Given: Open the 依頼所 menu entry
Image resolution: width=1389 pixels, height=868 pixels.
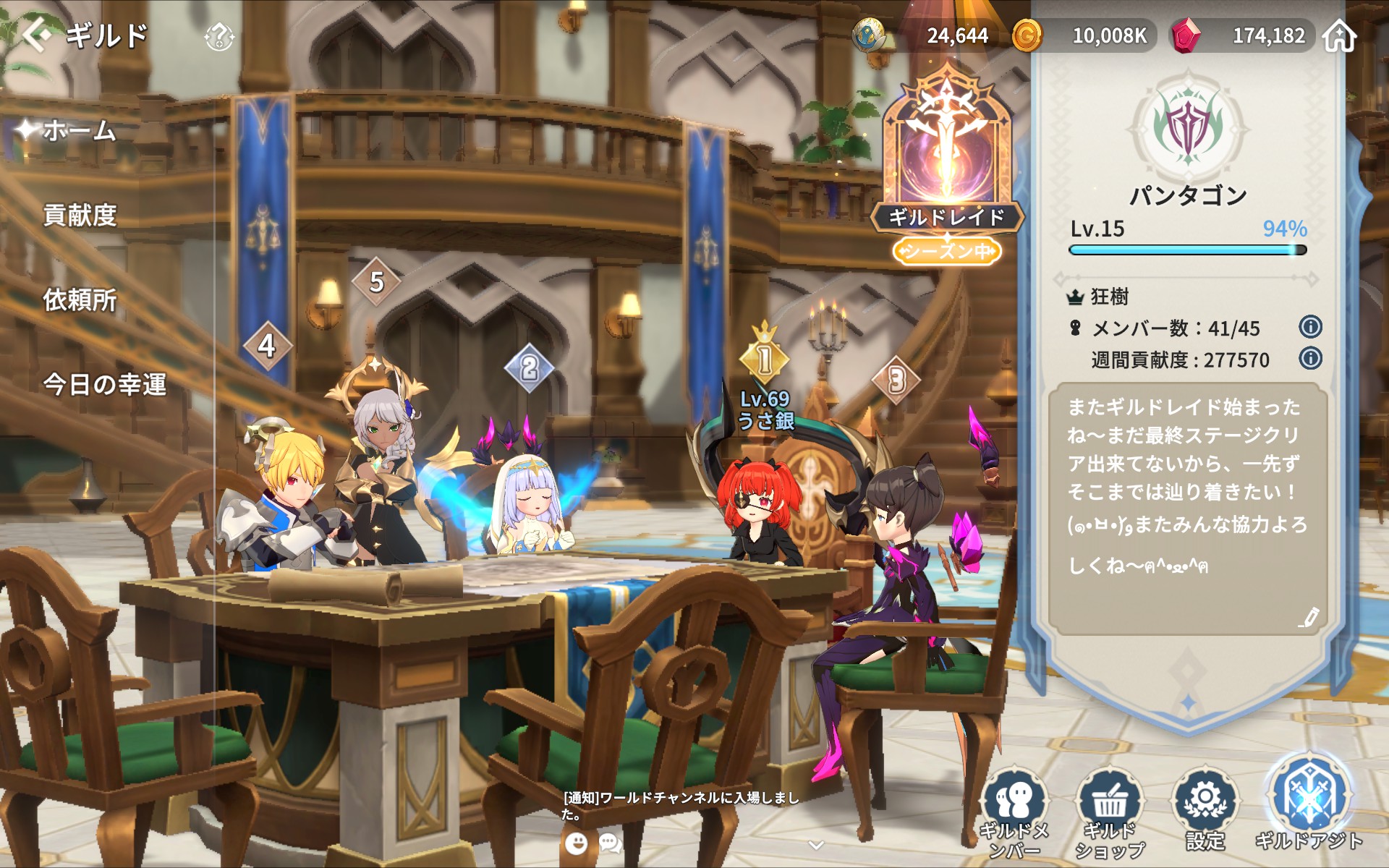Looking at the screenshot, I should (80, 300).
